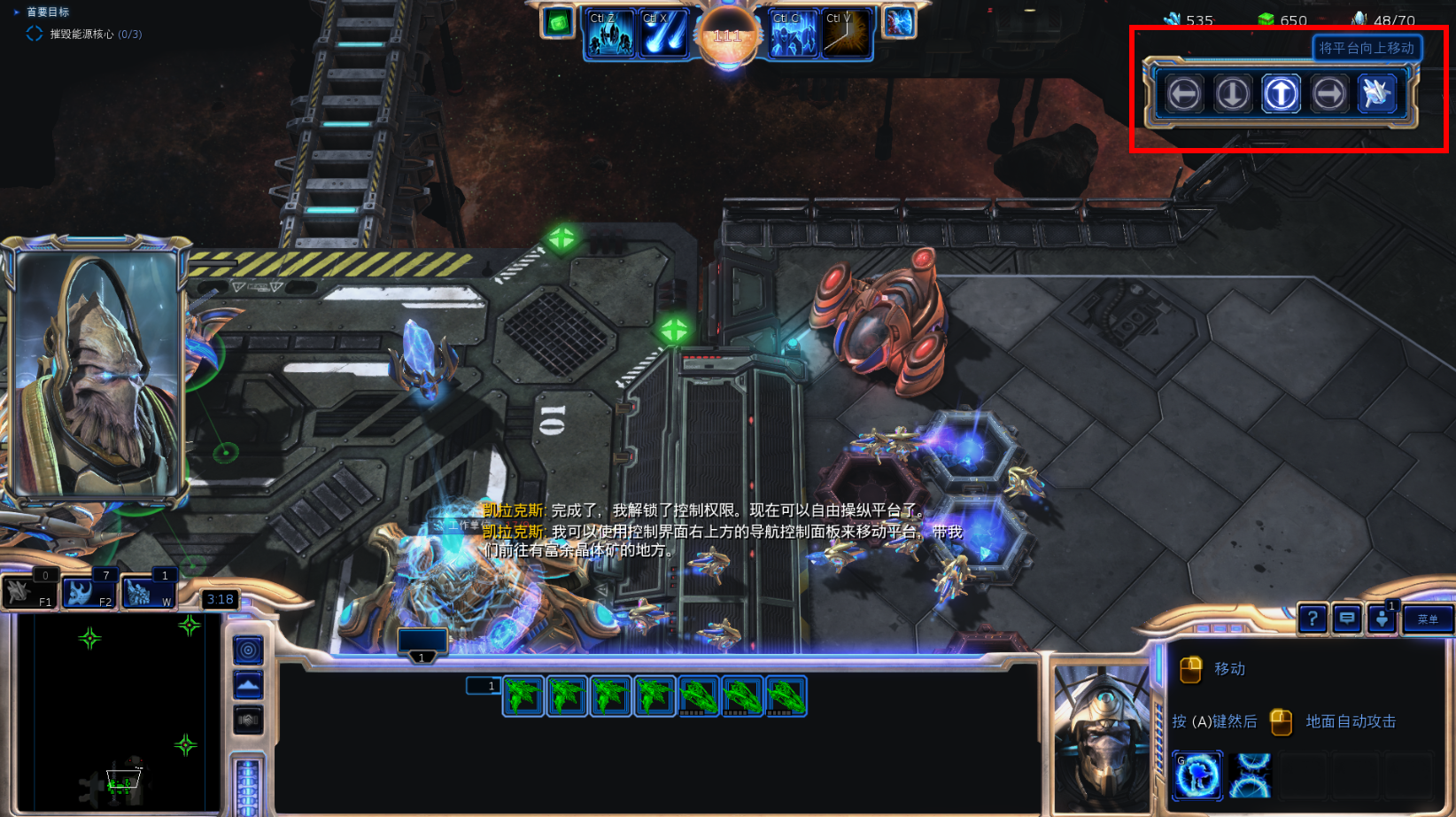This screenshot has height=817, width=1456.
Task: Open the 菜单 menu button
Action: point(1428,619)
